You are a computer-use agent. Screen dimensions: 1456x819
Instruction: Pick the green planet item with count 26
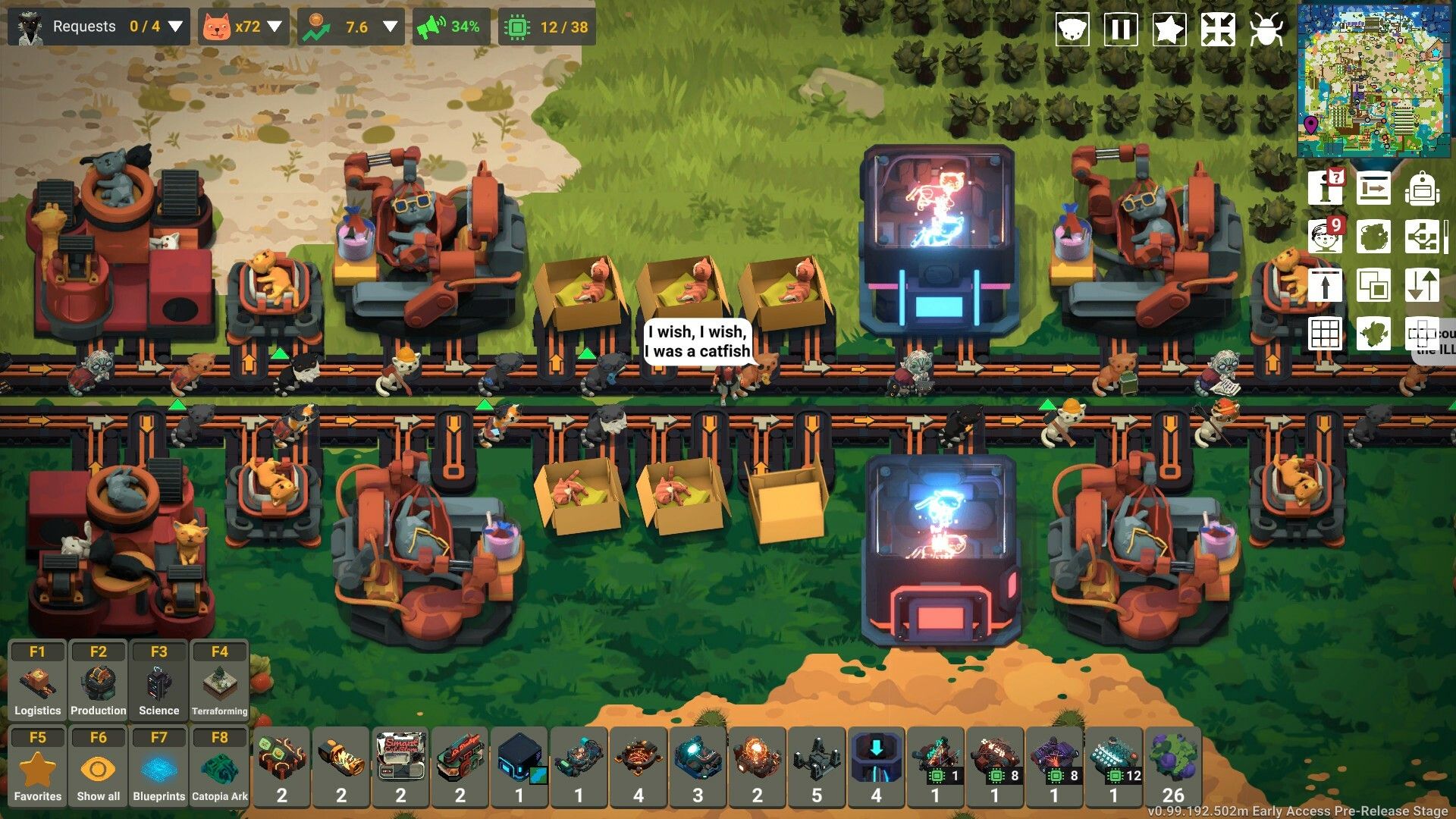point(1172,766)
